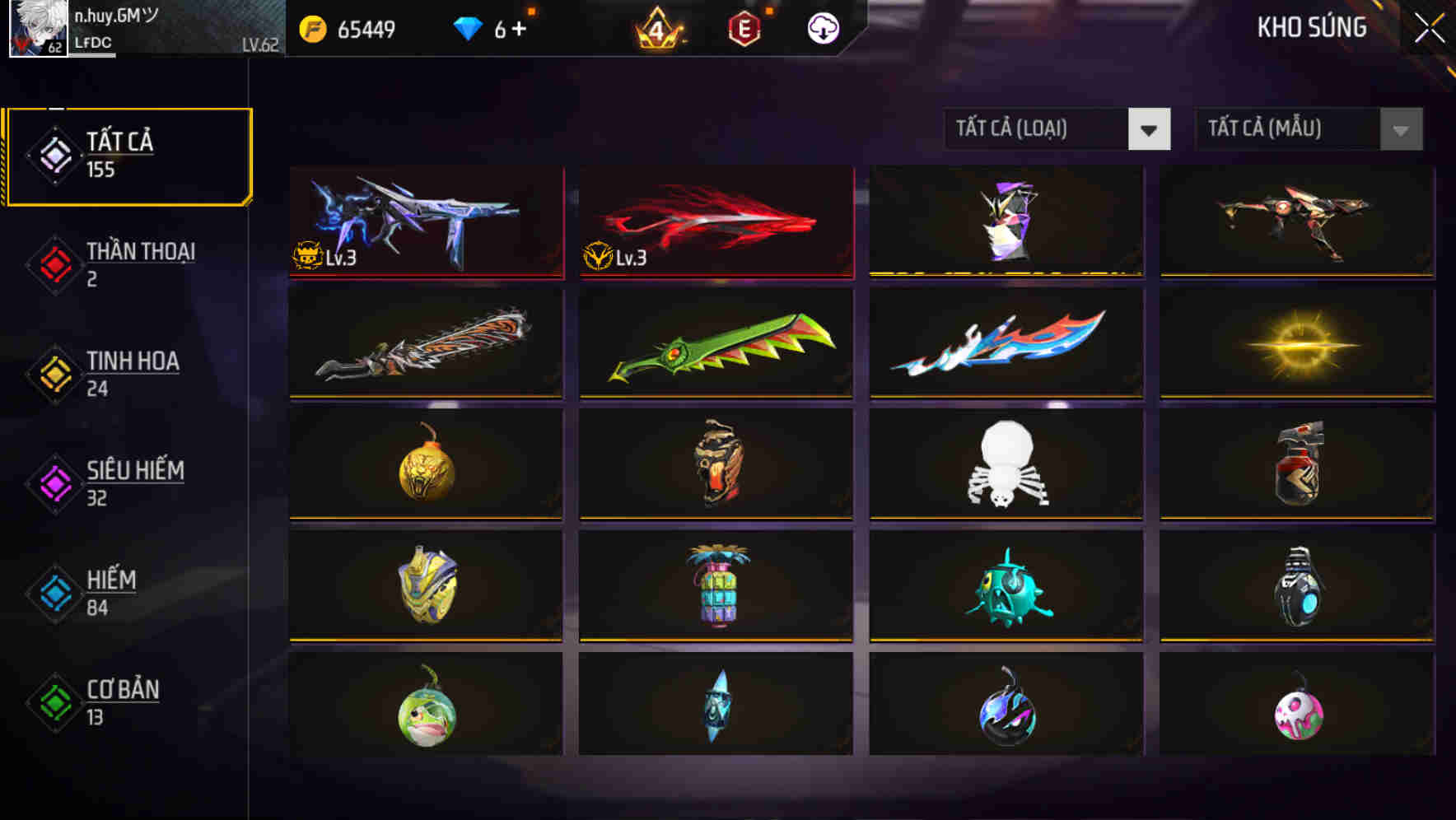This screenshot has height=820, width=1456.
Task: Select the Hiếm blue rarity icon
Action: (x=52, y=592)
